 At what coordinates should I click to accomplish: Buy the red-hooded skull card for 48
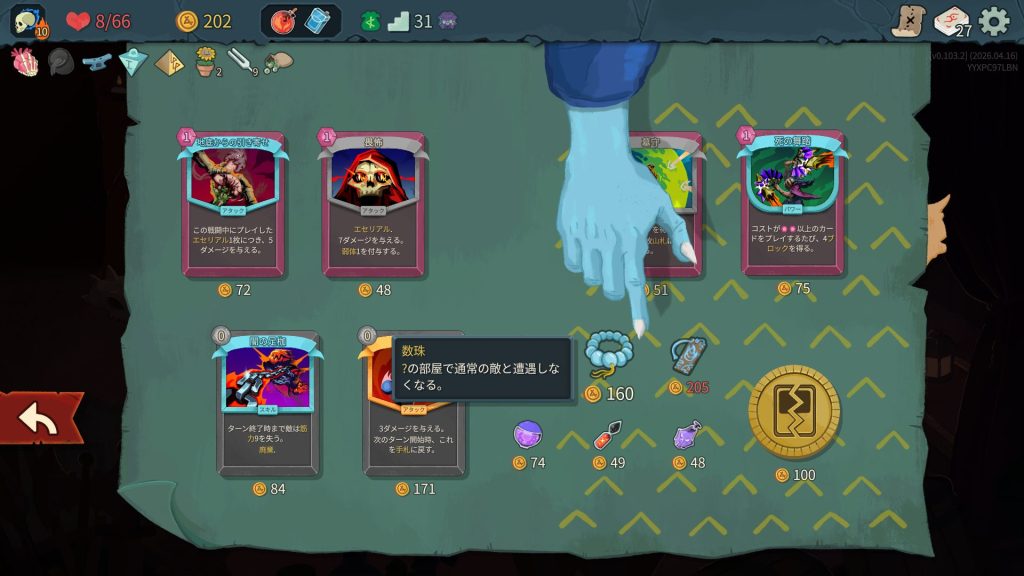[373, 204]
